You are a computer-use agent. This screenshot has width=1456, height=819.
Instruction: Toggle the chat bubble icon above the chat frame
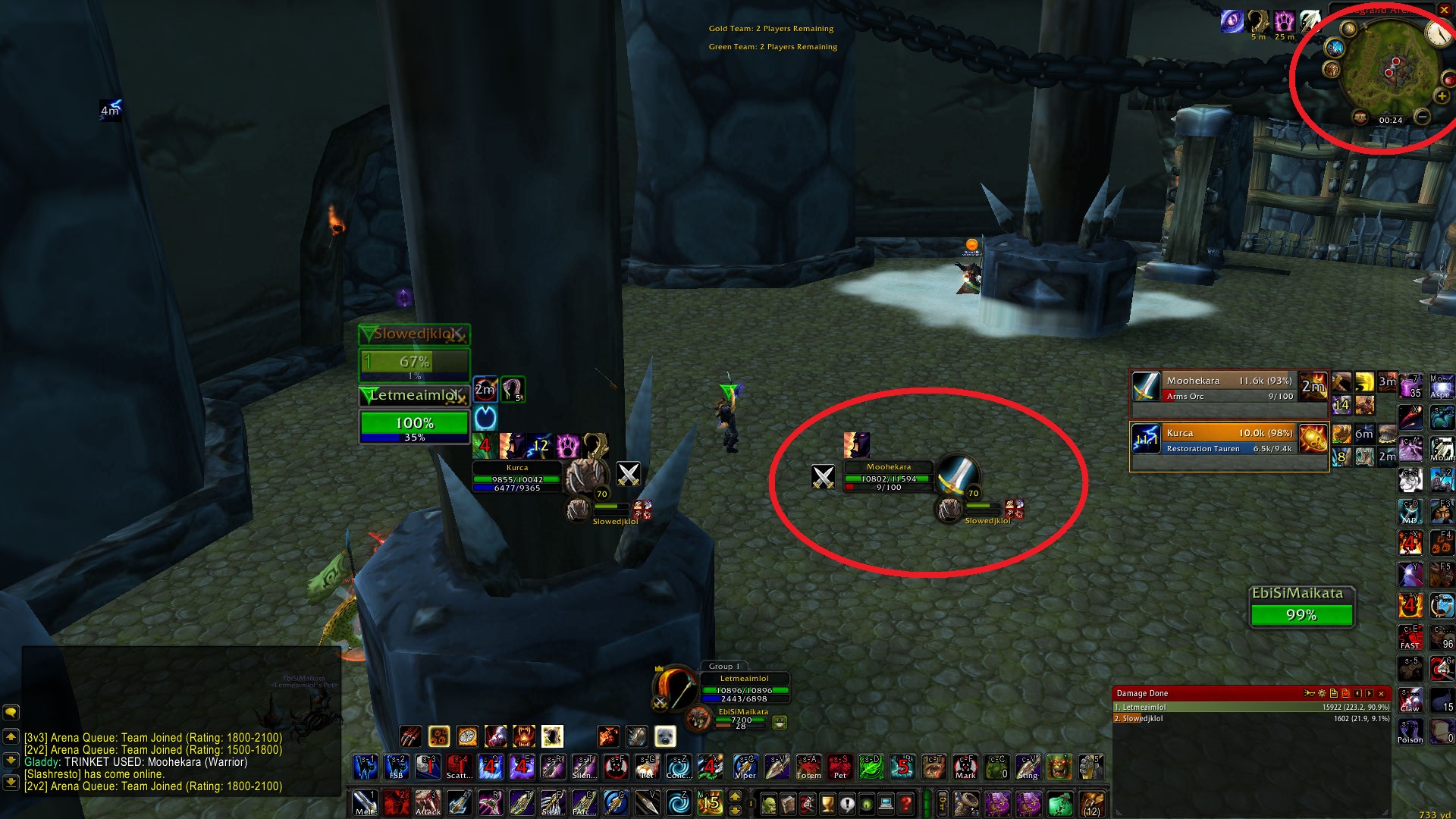click(11, 711)
